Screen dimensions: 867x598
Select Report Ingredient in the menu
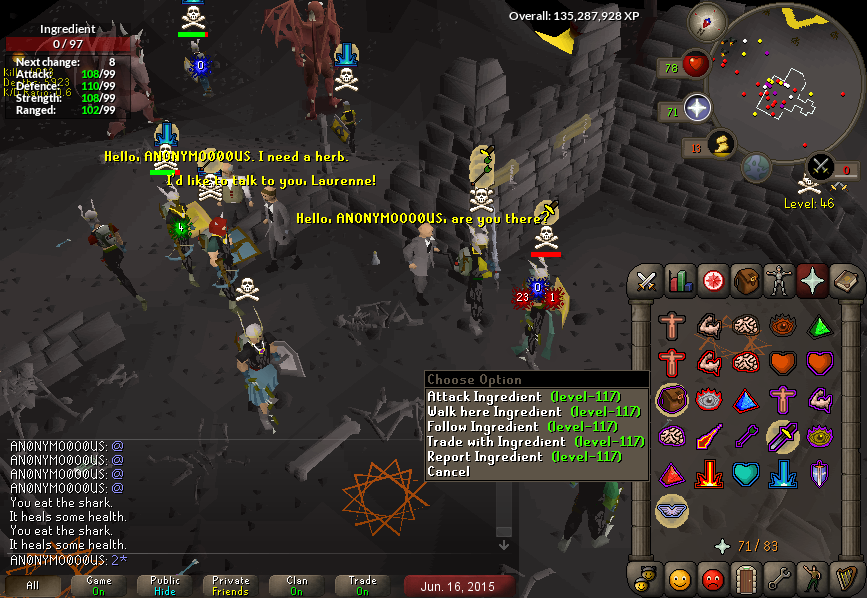coord(524,457)
